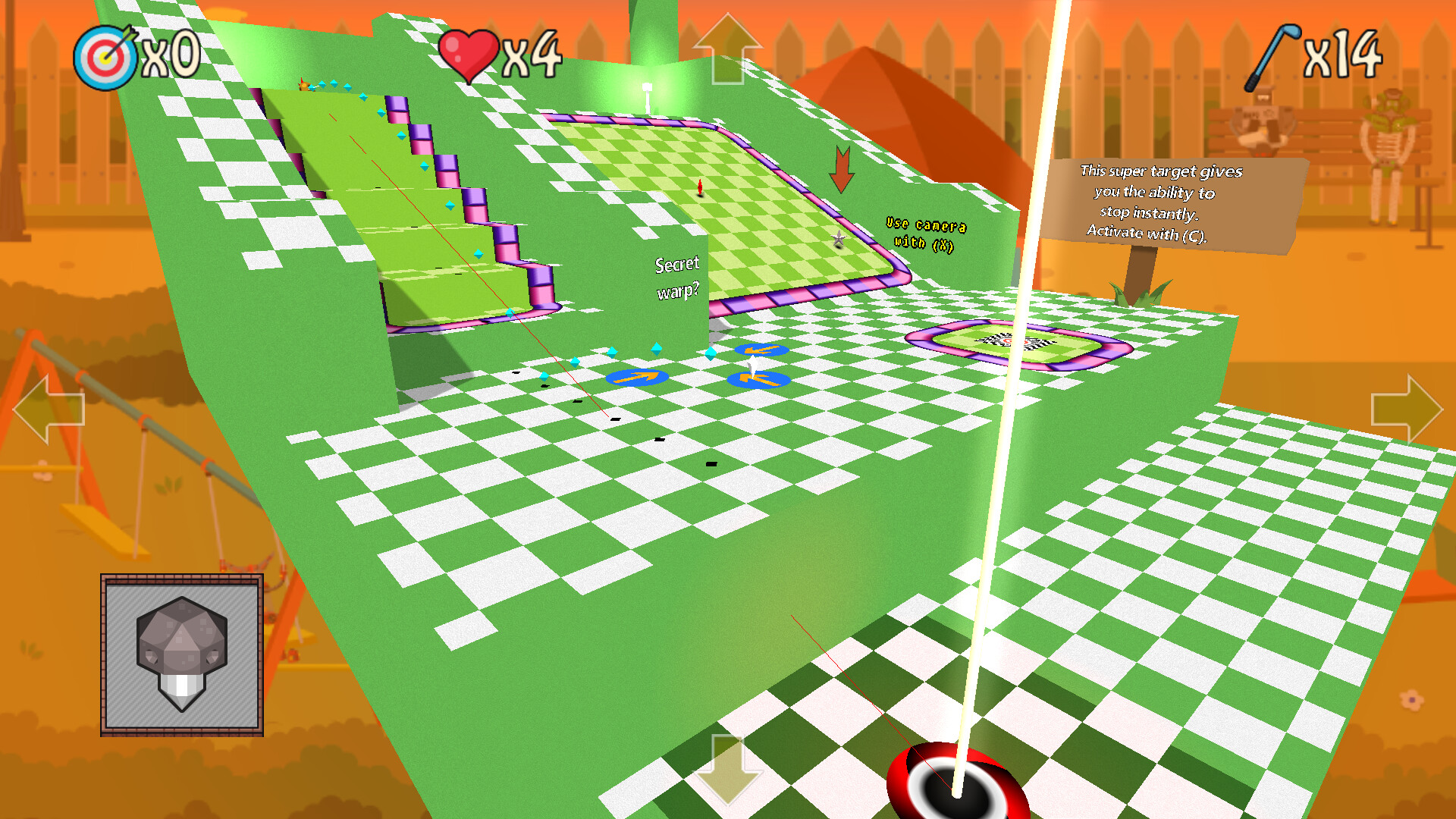Click the orange warning arrow above the course
The width and height of the screenshot is (1456, 819).
point(842,171)
